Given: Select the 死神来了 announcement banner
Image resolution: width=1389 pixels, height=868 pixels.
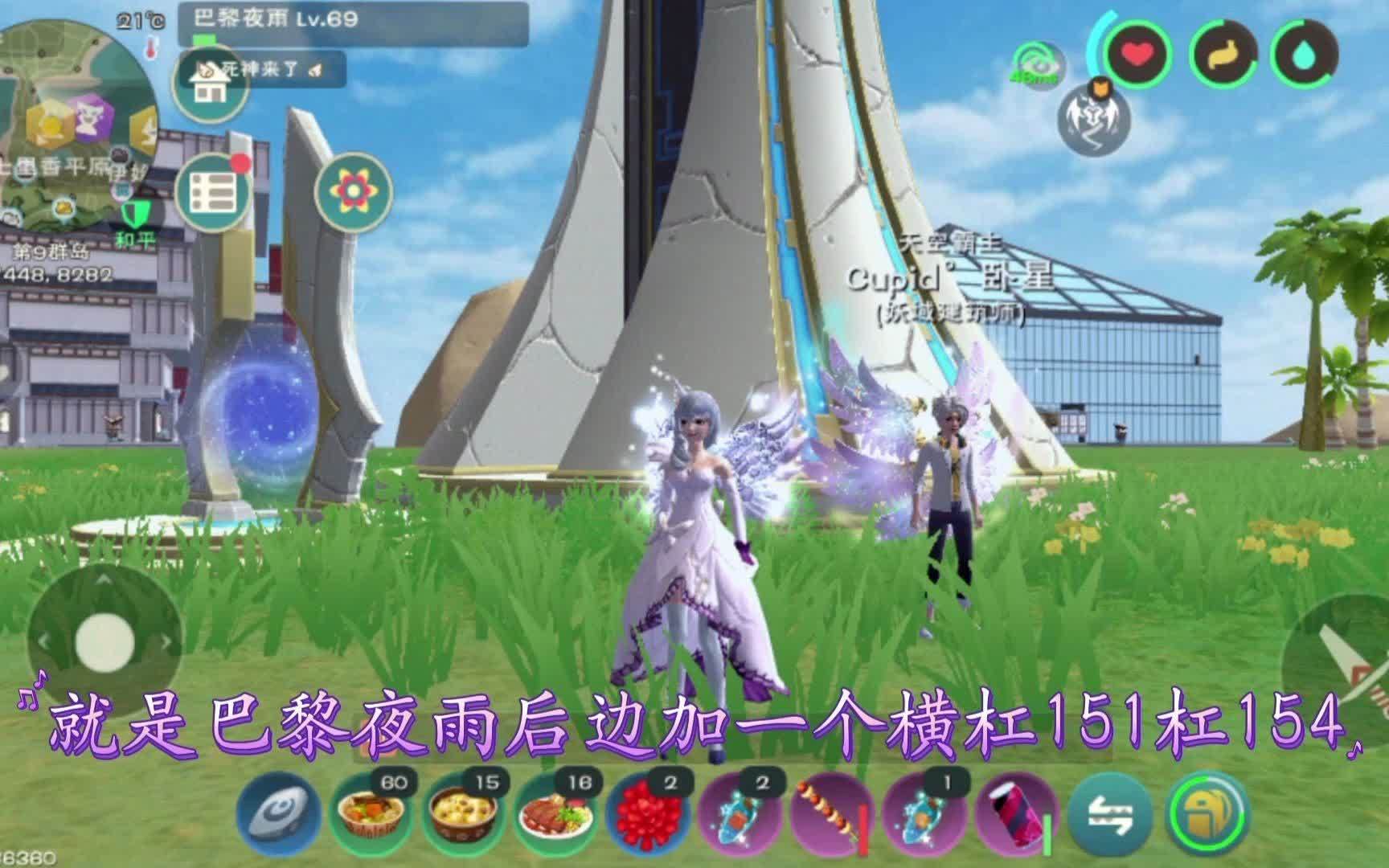Looking at the screenshot, I should coord(258,69).
